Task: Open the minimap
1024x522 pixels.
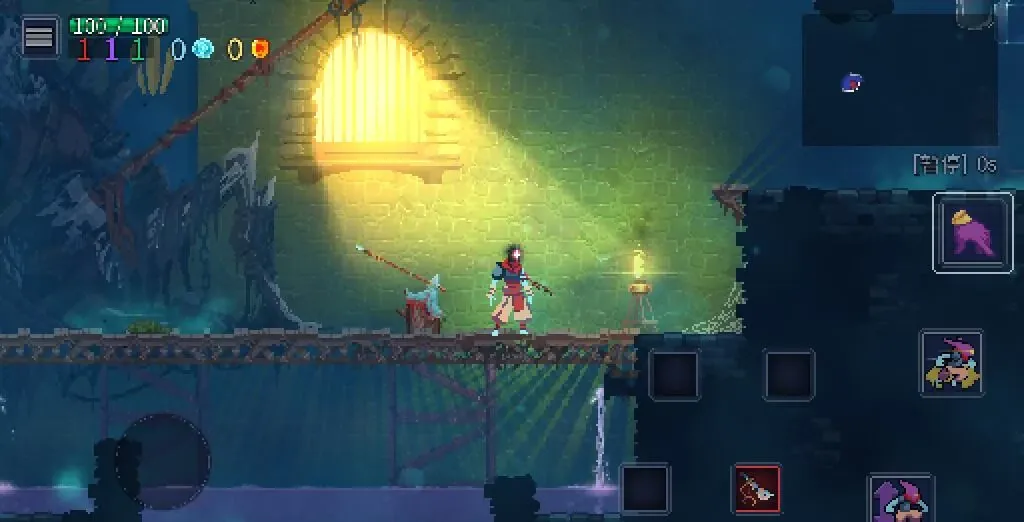Action: click(899, 80)
